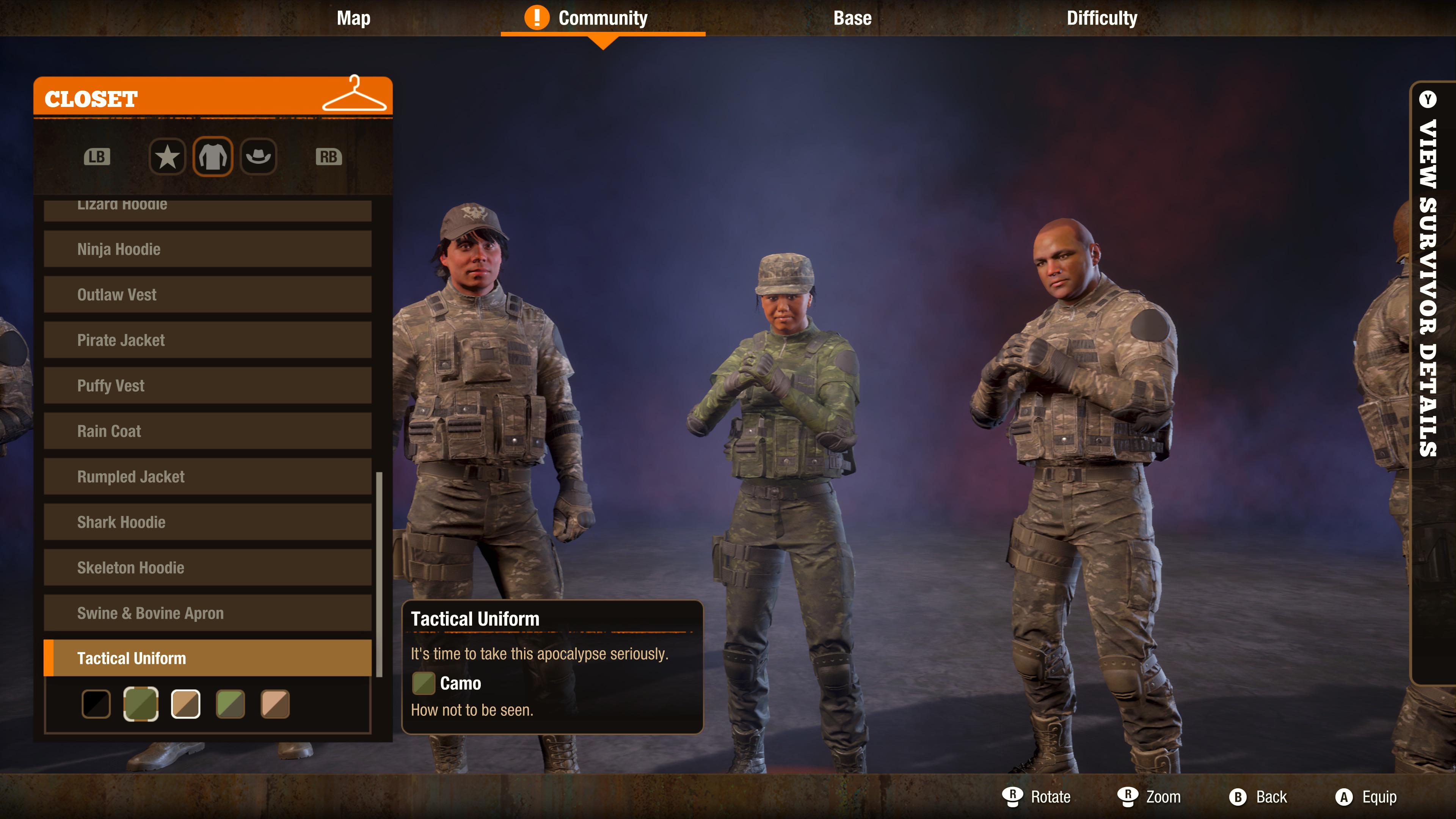Select the Camo color swatch
The height and width of the screenshot is (819, 1456).
pos(141,704)
